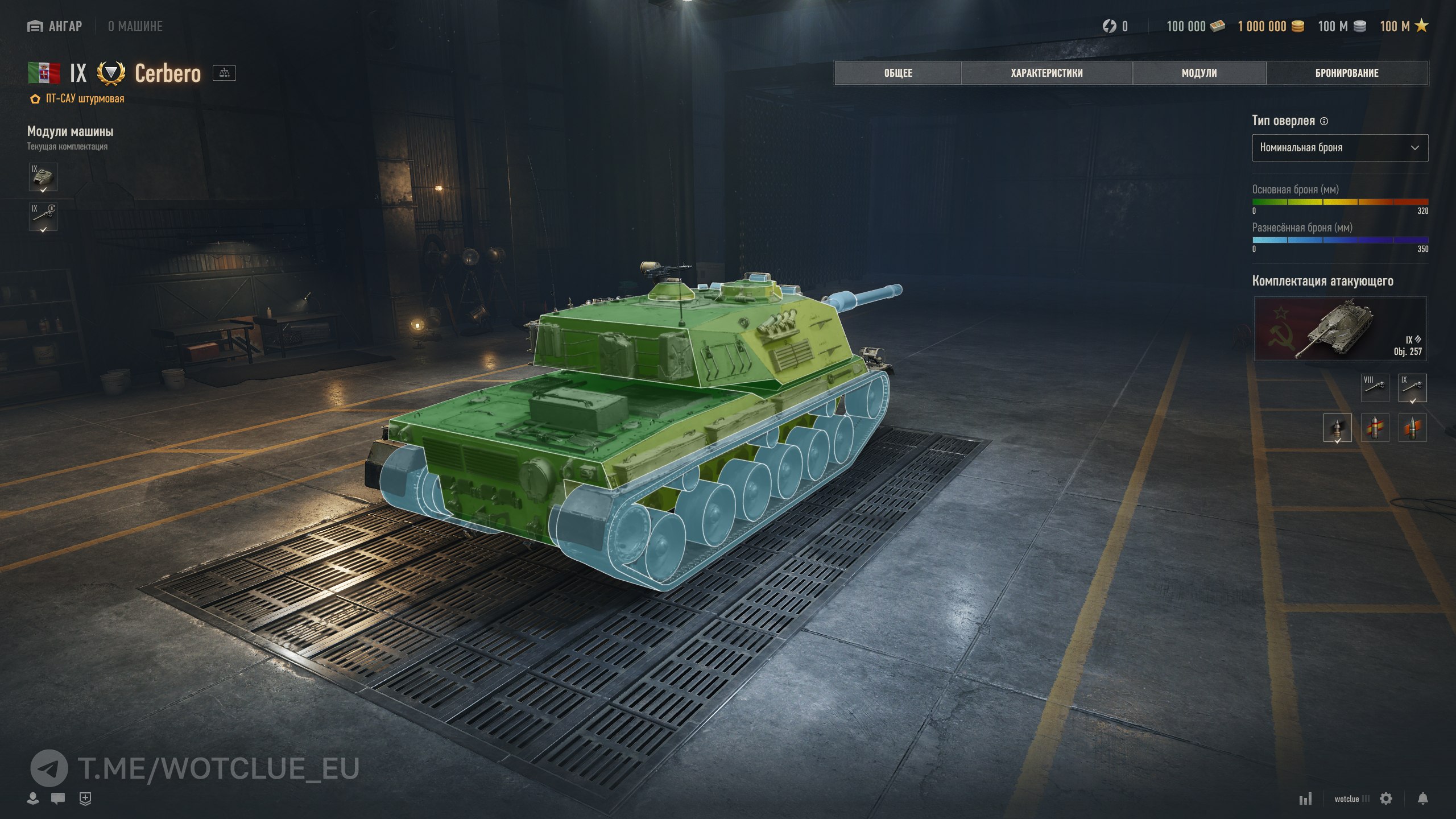Image resolution: width=1456 pixels, height=819 pixels.
Task: Select the Cerbero tier IX gun module
Action: 43,217
